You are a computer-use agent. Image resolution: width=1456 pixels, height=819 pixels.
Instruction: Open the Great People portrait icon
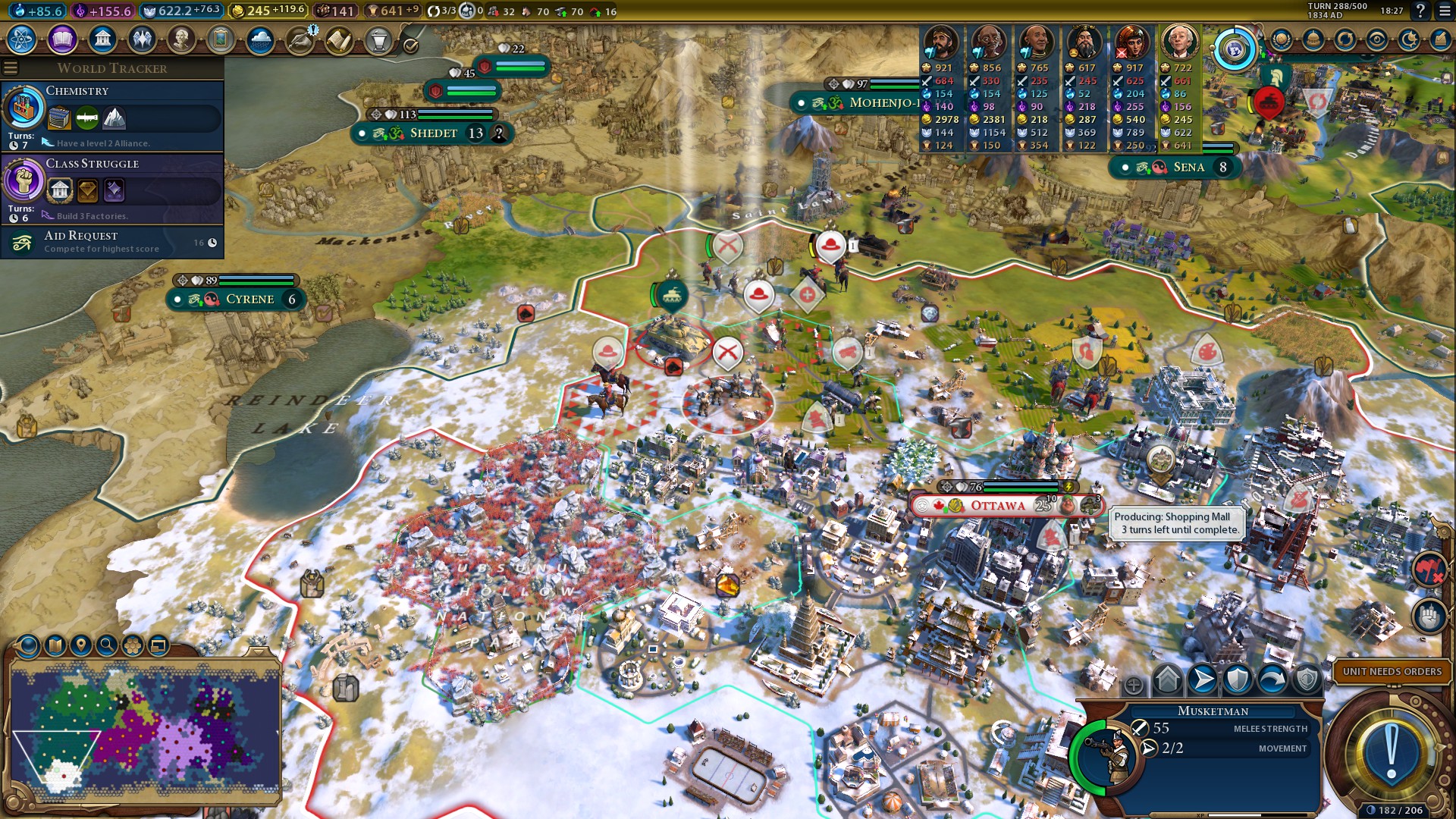(x=181, y=39)
